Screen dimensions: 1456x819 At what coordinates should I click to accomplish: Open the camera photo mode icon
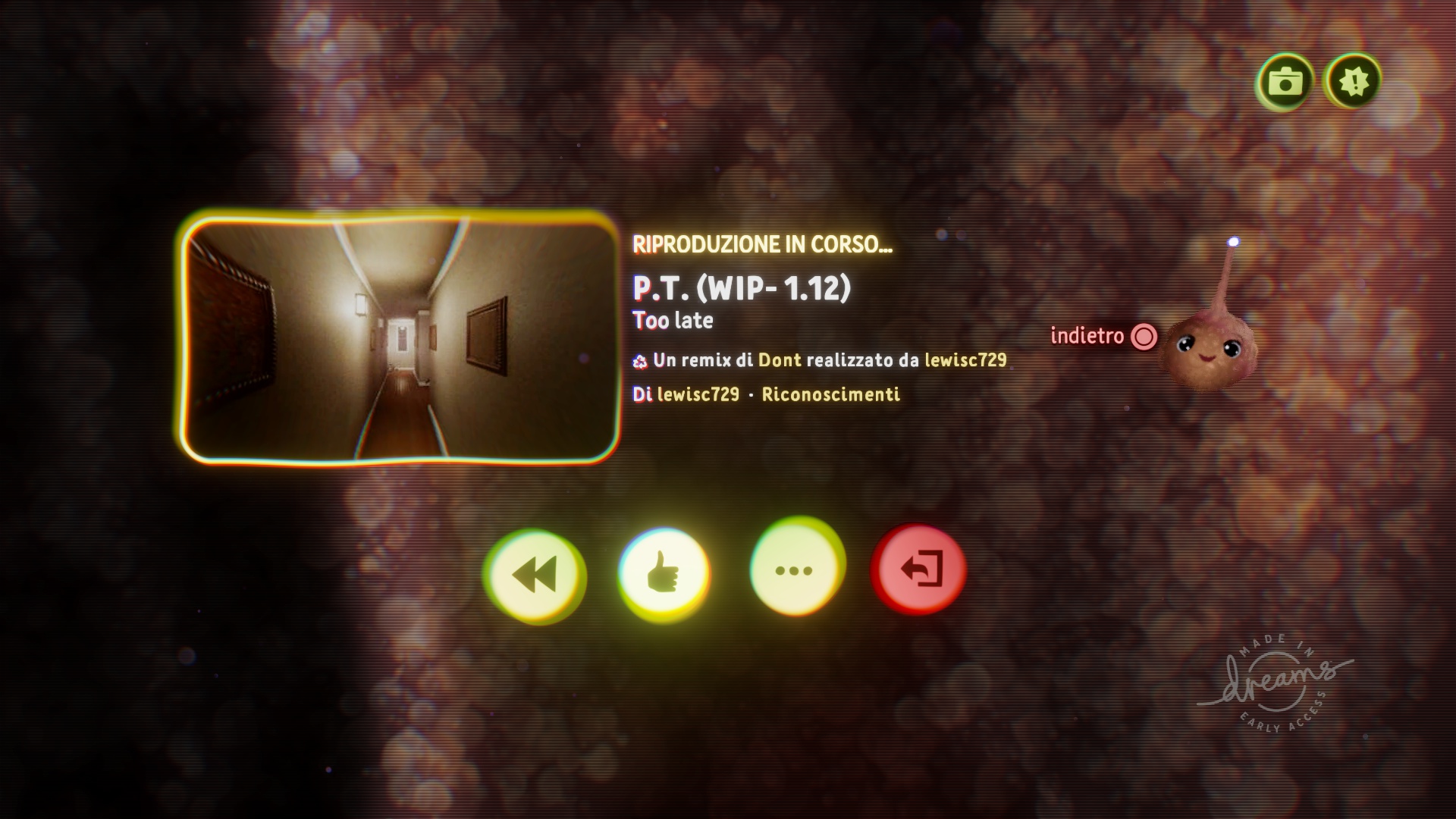coord(1284,81)
